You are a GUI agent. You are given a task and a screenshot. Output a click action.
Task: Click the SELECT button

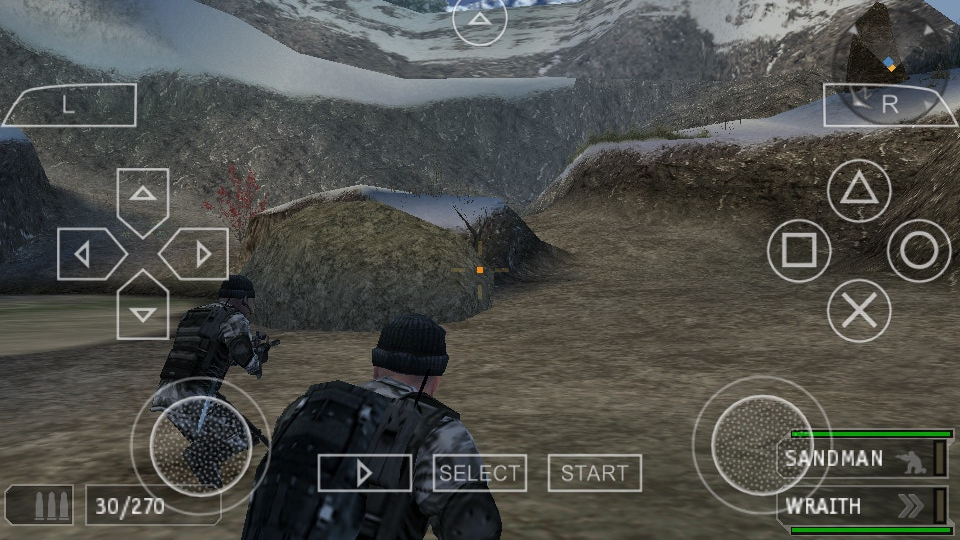coord(480,473)
